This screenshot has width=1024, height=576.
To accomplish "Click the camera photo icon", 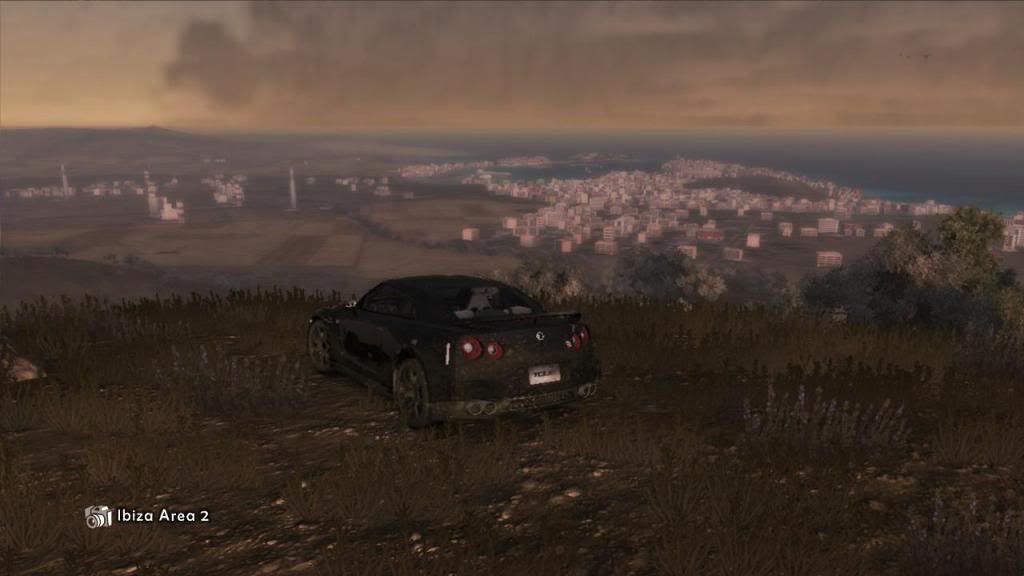I will pyautogui.click(x=98, y=516).
